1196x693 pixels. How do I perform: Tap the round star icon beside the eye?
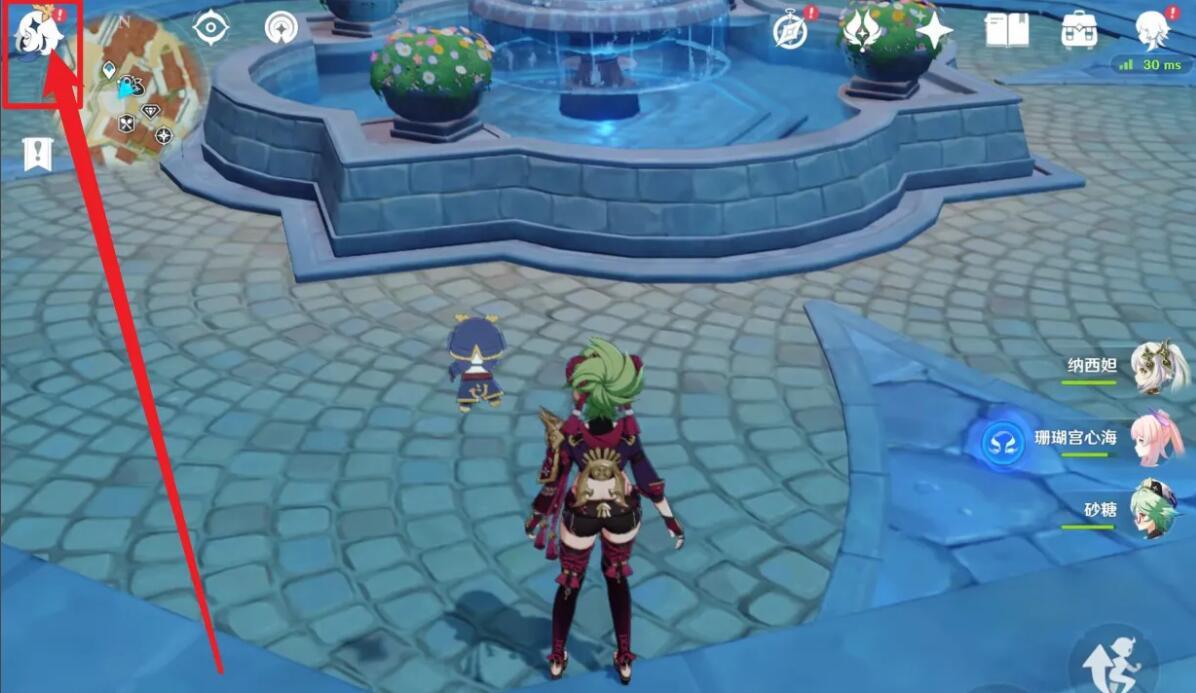pyautogui.click(x=281, y=28)
